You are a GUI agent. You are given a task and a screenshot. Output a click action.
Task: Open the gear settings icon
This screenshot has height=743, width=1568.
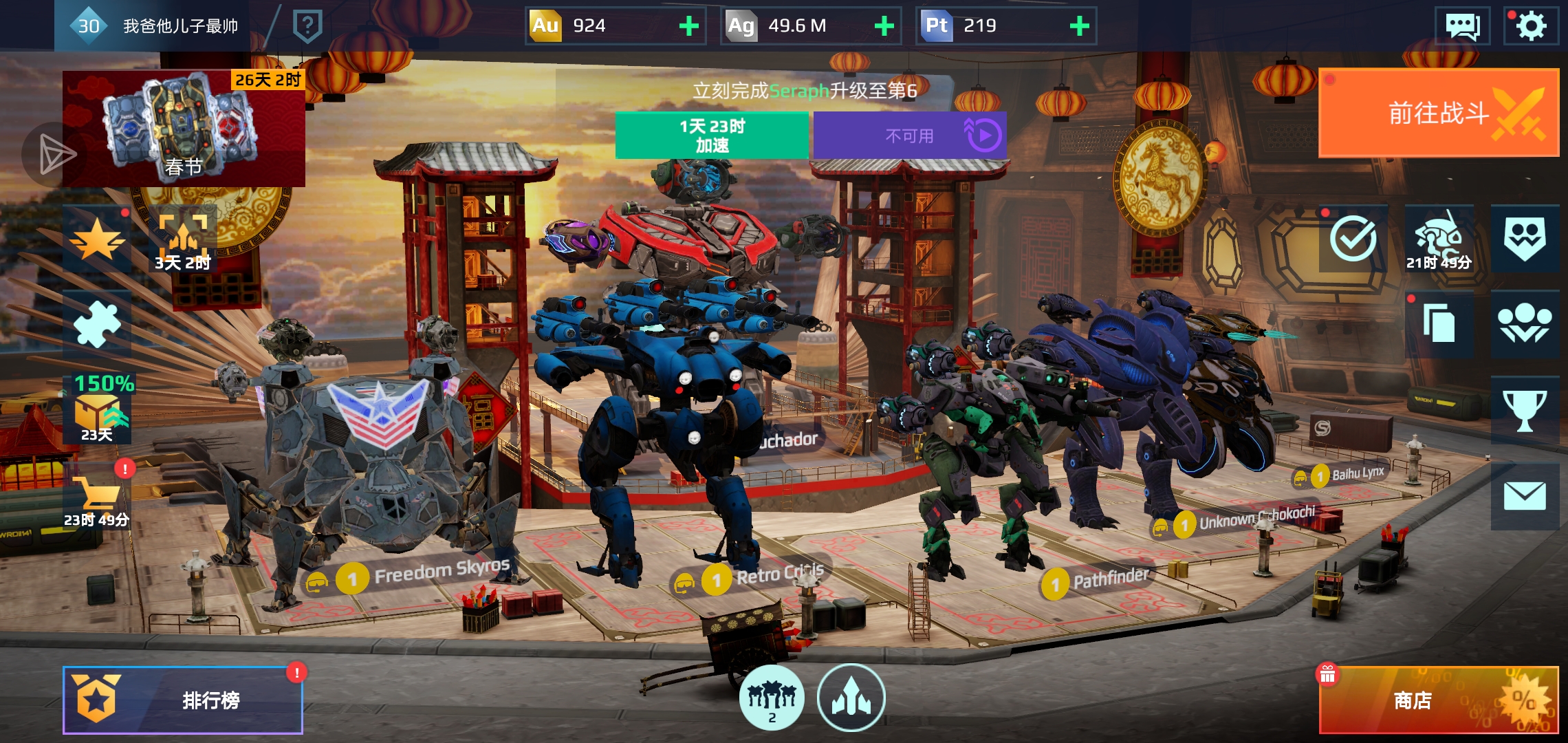pyautogui.click(x=1531, y=26)
